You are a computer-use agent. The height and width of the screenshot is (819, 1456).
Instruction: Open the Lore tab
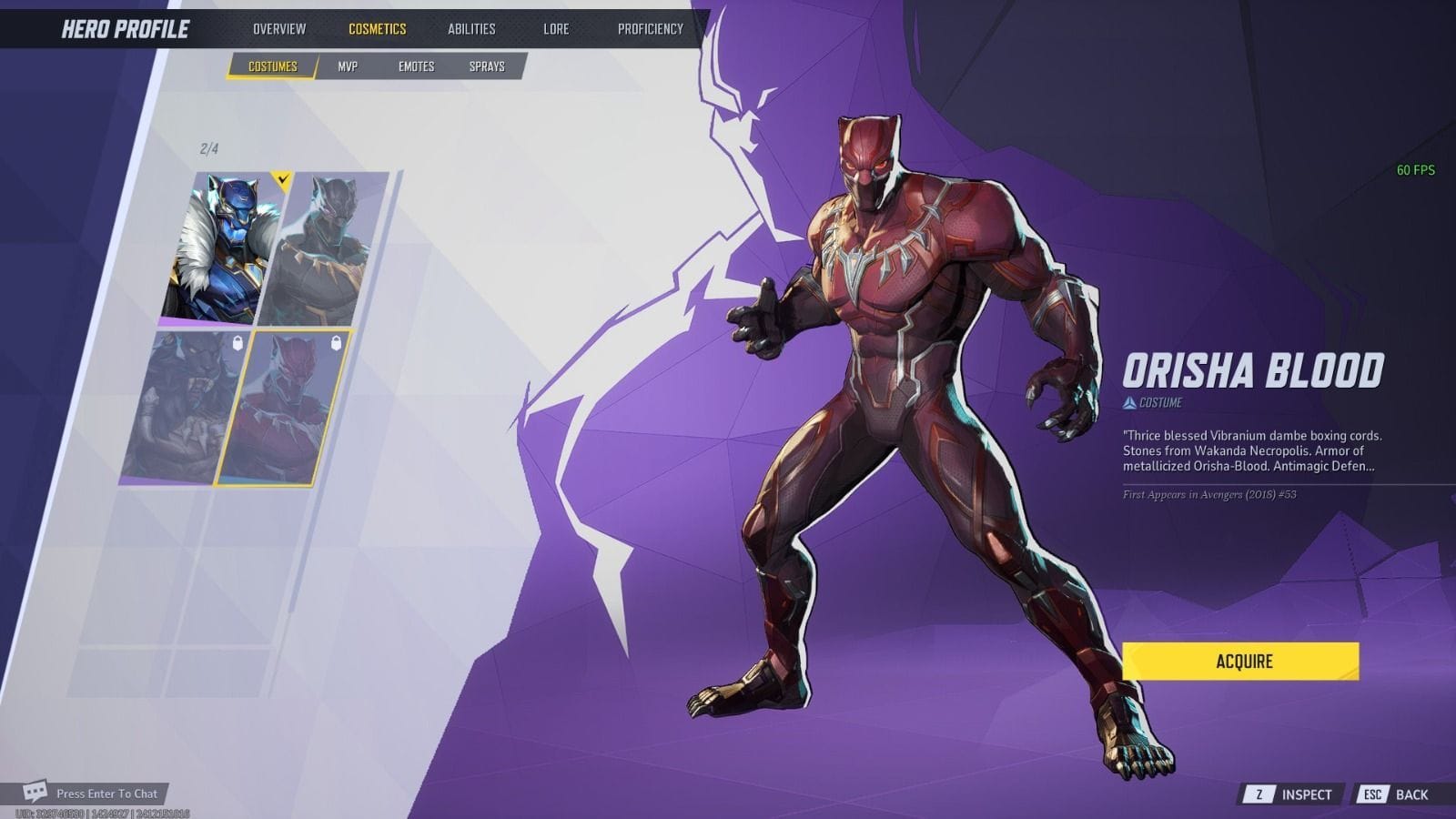[x=556, y=28]
